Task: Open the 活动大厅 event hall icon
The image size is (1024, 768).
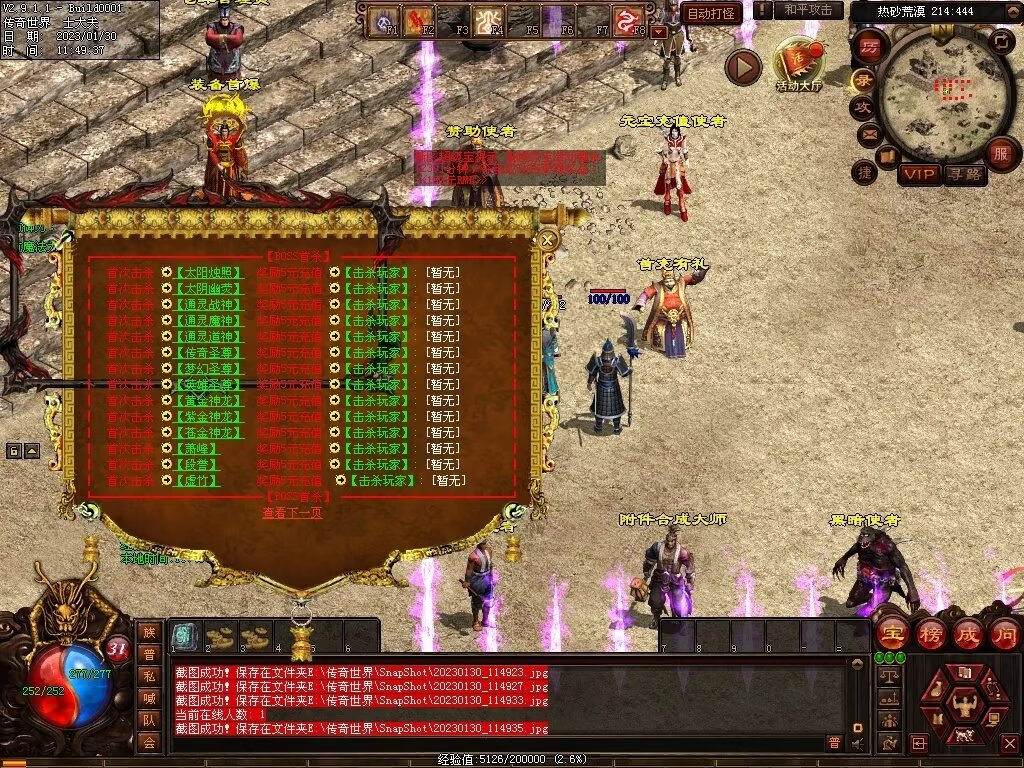Action: (799, 63)
